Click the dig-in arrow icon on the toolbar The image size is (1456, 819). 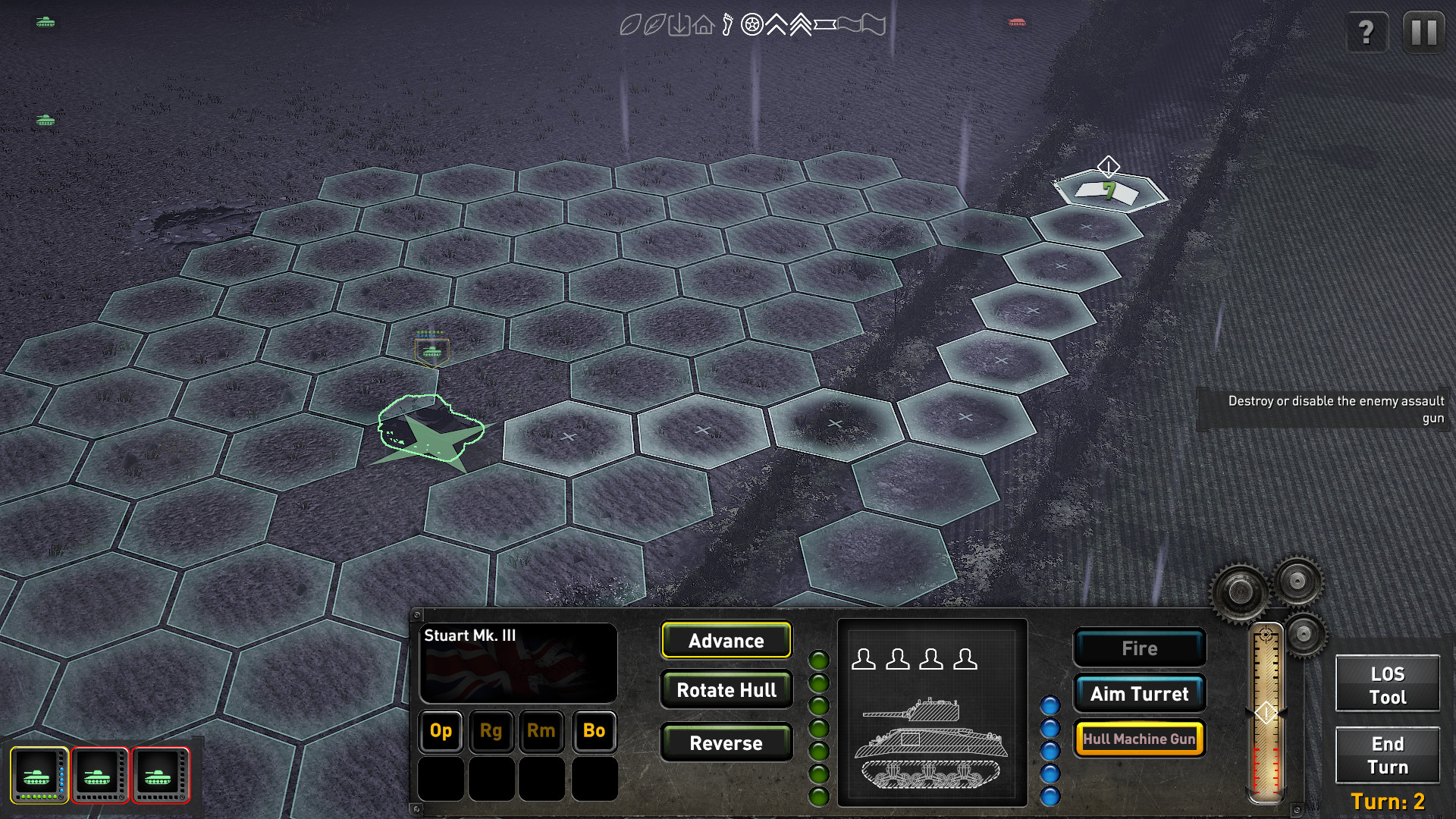680,24
